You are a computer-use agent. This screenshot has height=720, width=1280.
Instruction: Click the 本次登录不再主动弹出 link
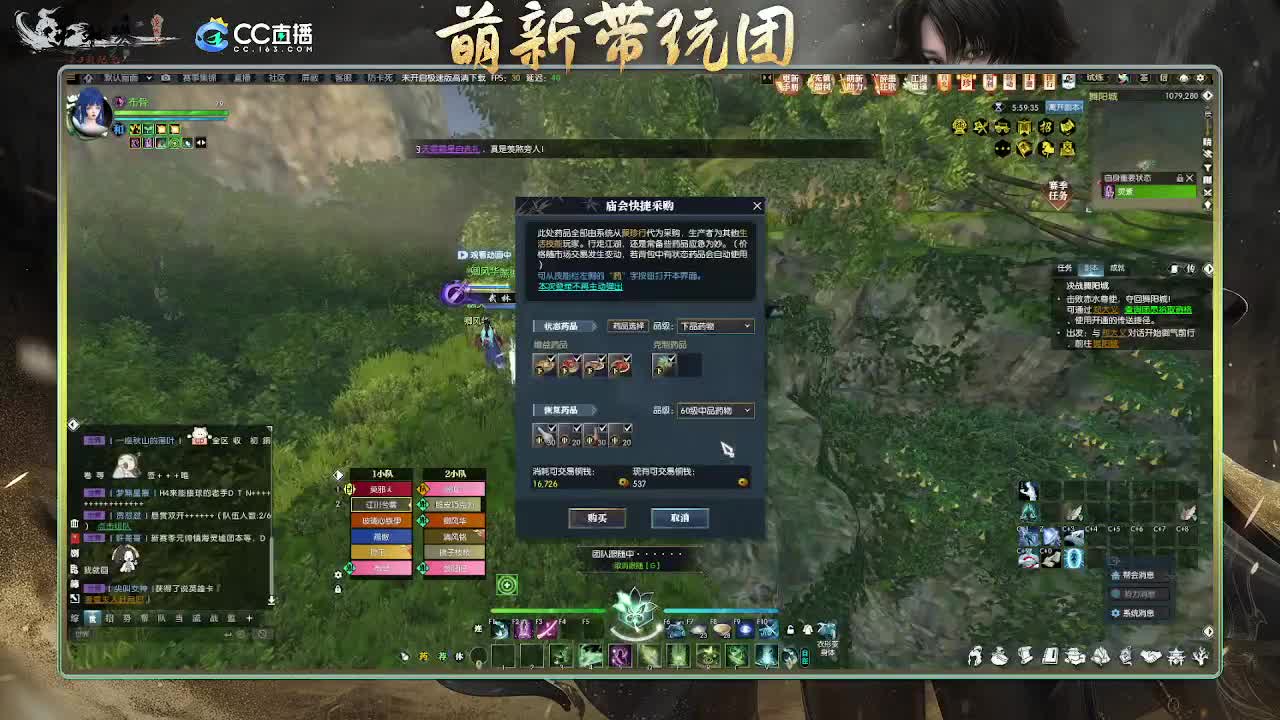pos(580,287)
